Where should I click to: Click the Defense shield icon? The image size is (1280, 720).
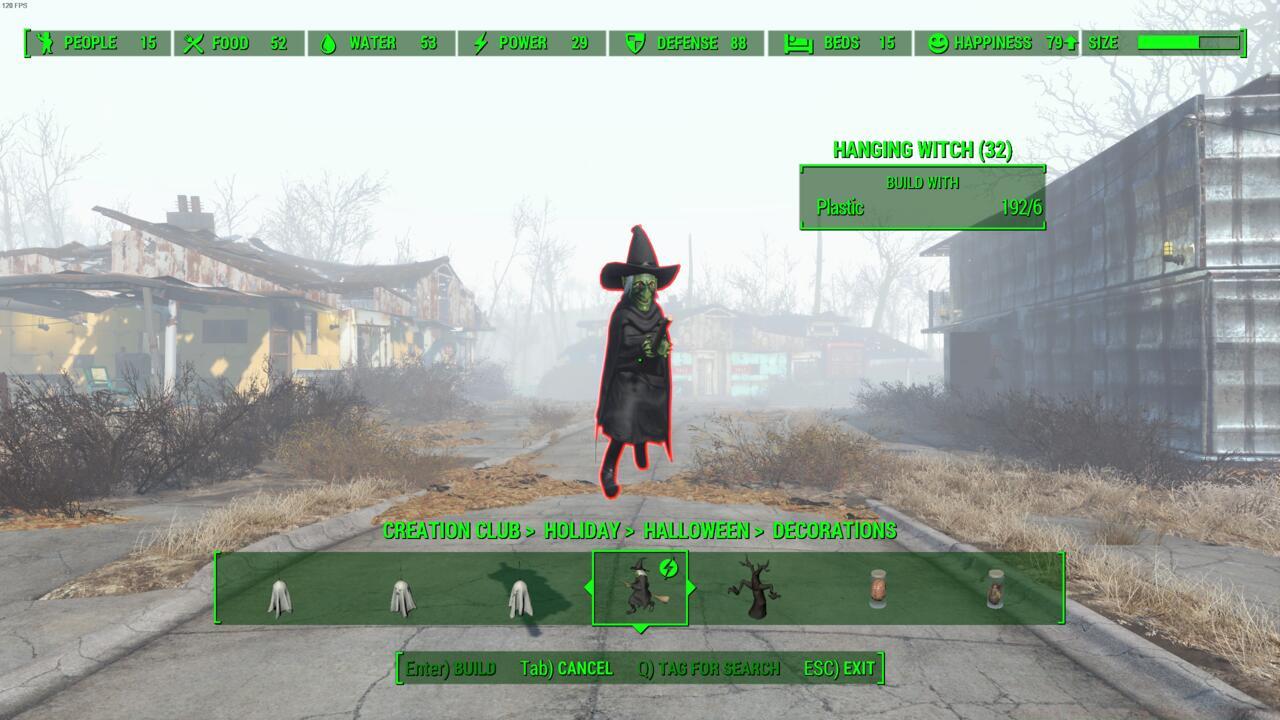(x=633, y=43)
